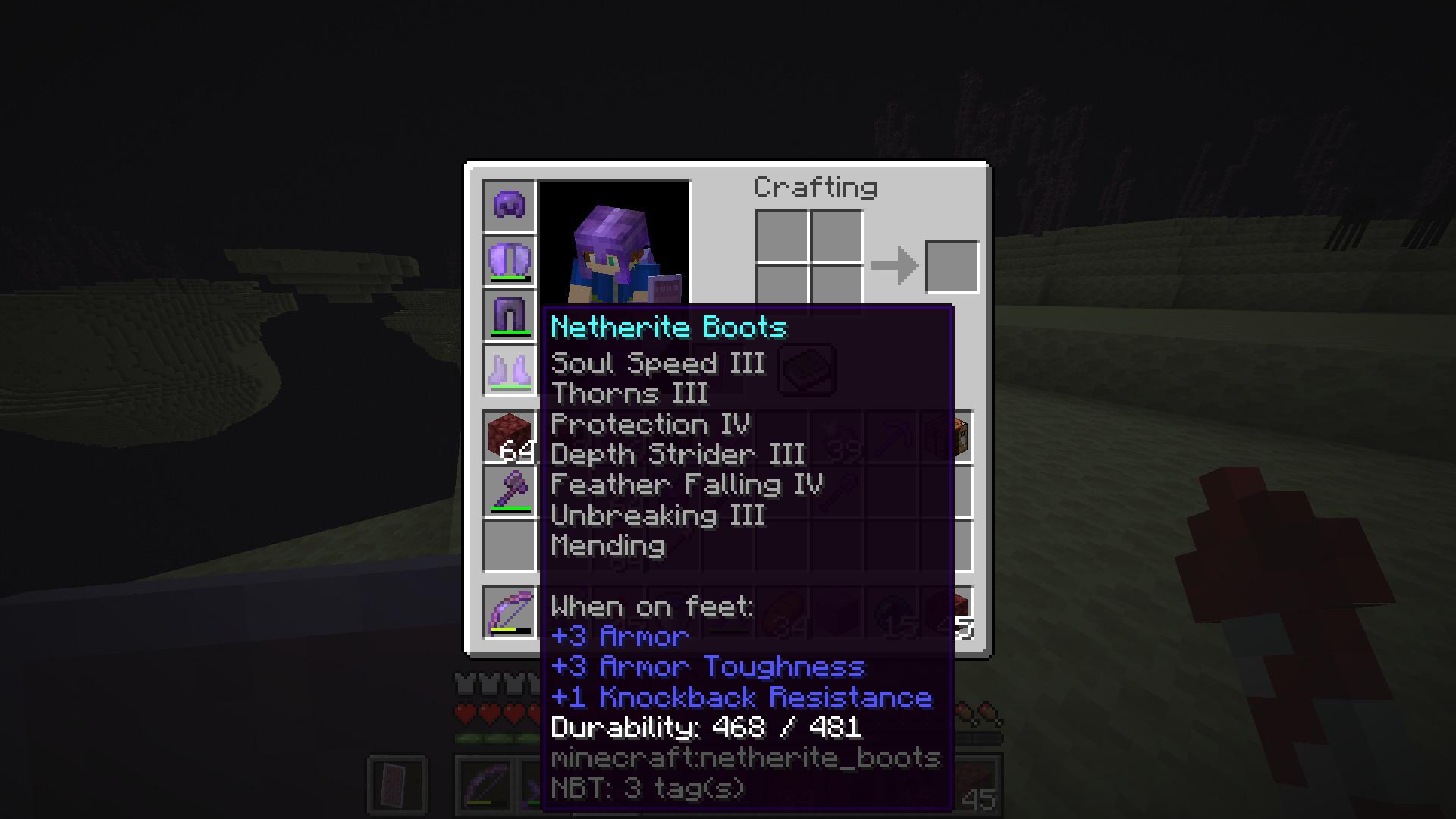Select the crafting table item on the right
1456x819 pixels.
point(946,436)
